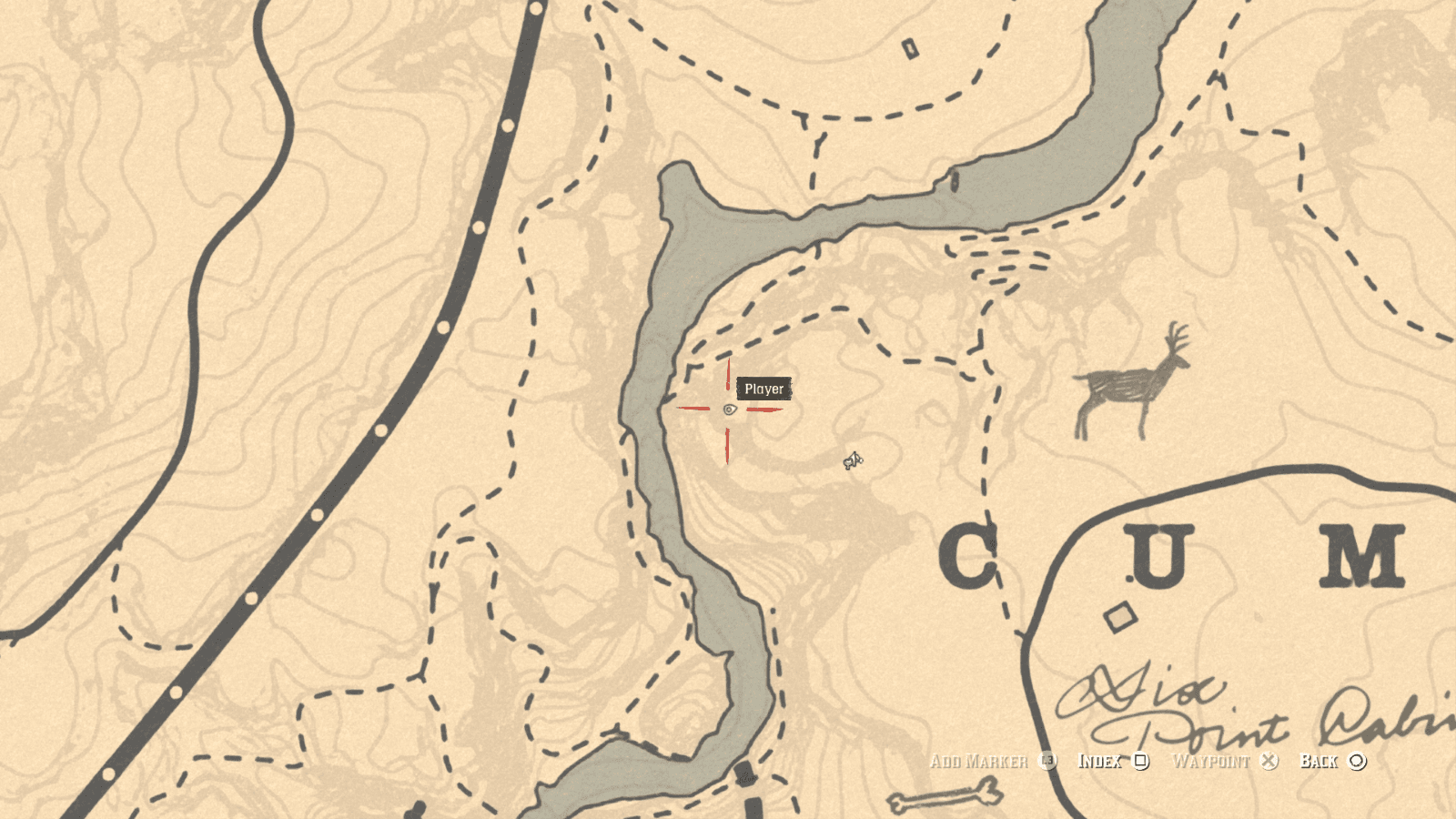Select the hunting horn collectible icon below Player
This screenshot has height=819, width=1456.
point(852,461)
